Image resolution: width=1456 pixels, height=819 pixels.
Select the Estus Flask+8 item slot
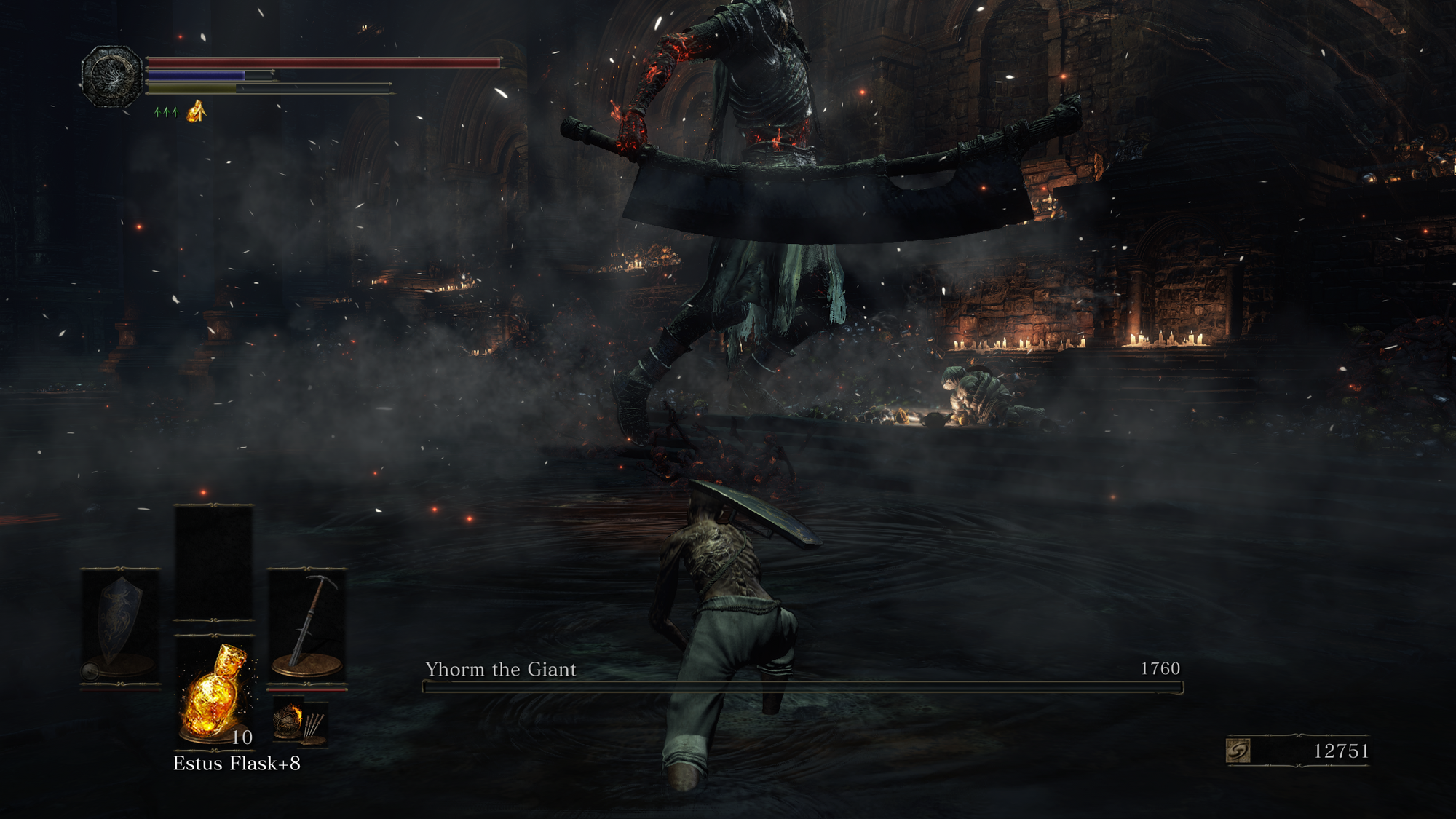pyautogui.click(x=215, y=692)
